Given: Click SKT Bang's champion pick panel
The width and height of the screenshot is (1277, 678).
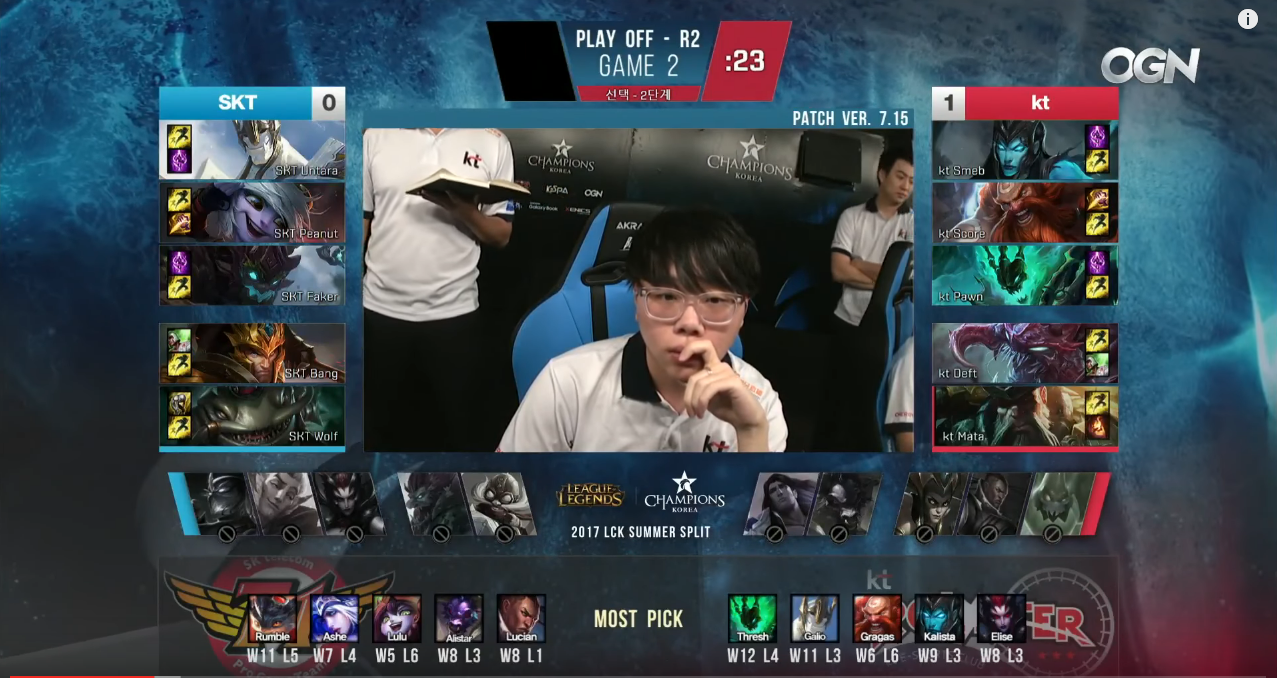Looking at the screenshot, I should pyautogui.click(x=252, y=353).
